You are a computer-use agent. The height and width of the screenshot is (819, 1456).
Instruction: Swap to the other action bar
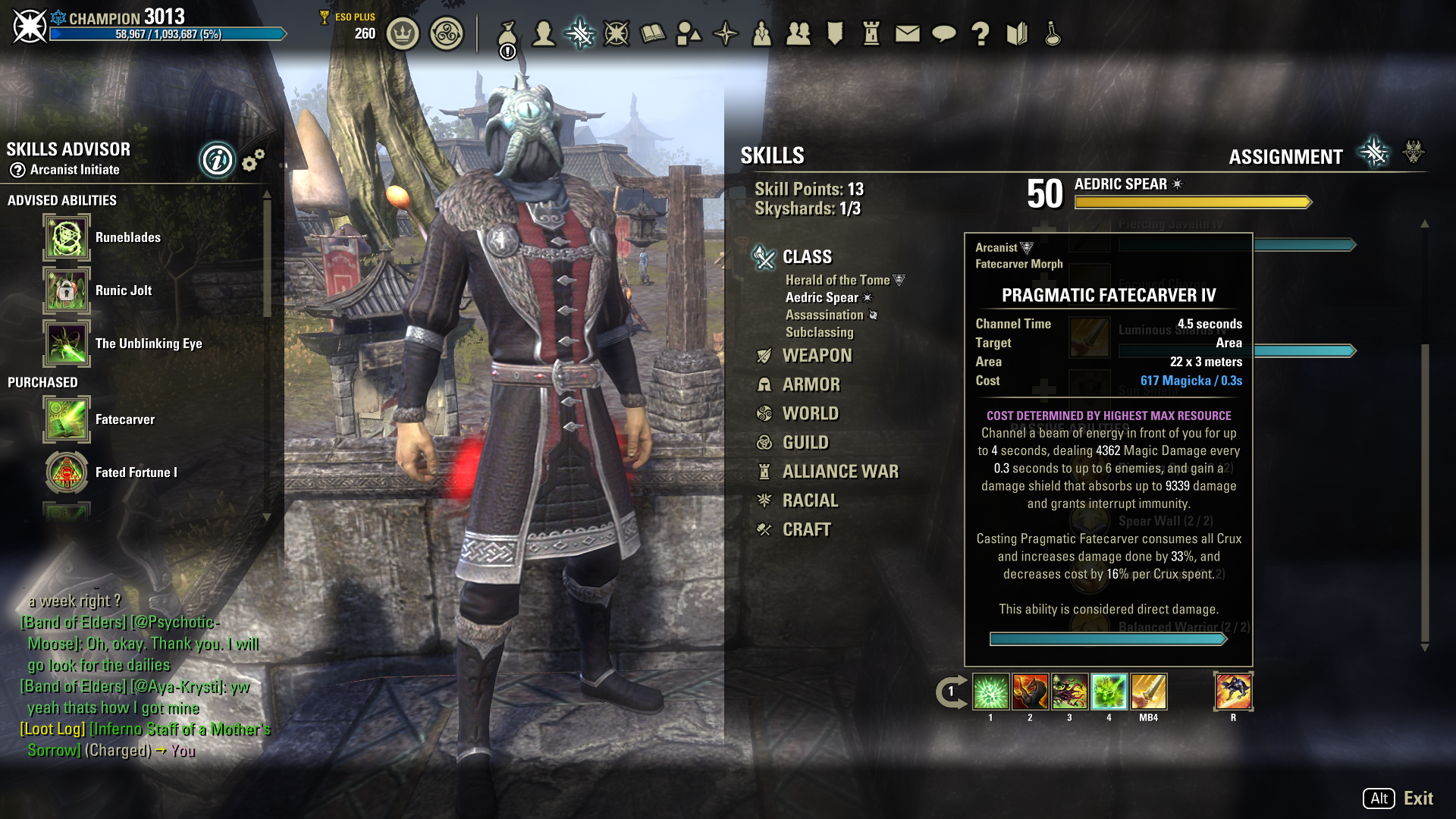(x=951, y=692)
